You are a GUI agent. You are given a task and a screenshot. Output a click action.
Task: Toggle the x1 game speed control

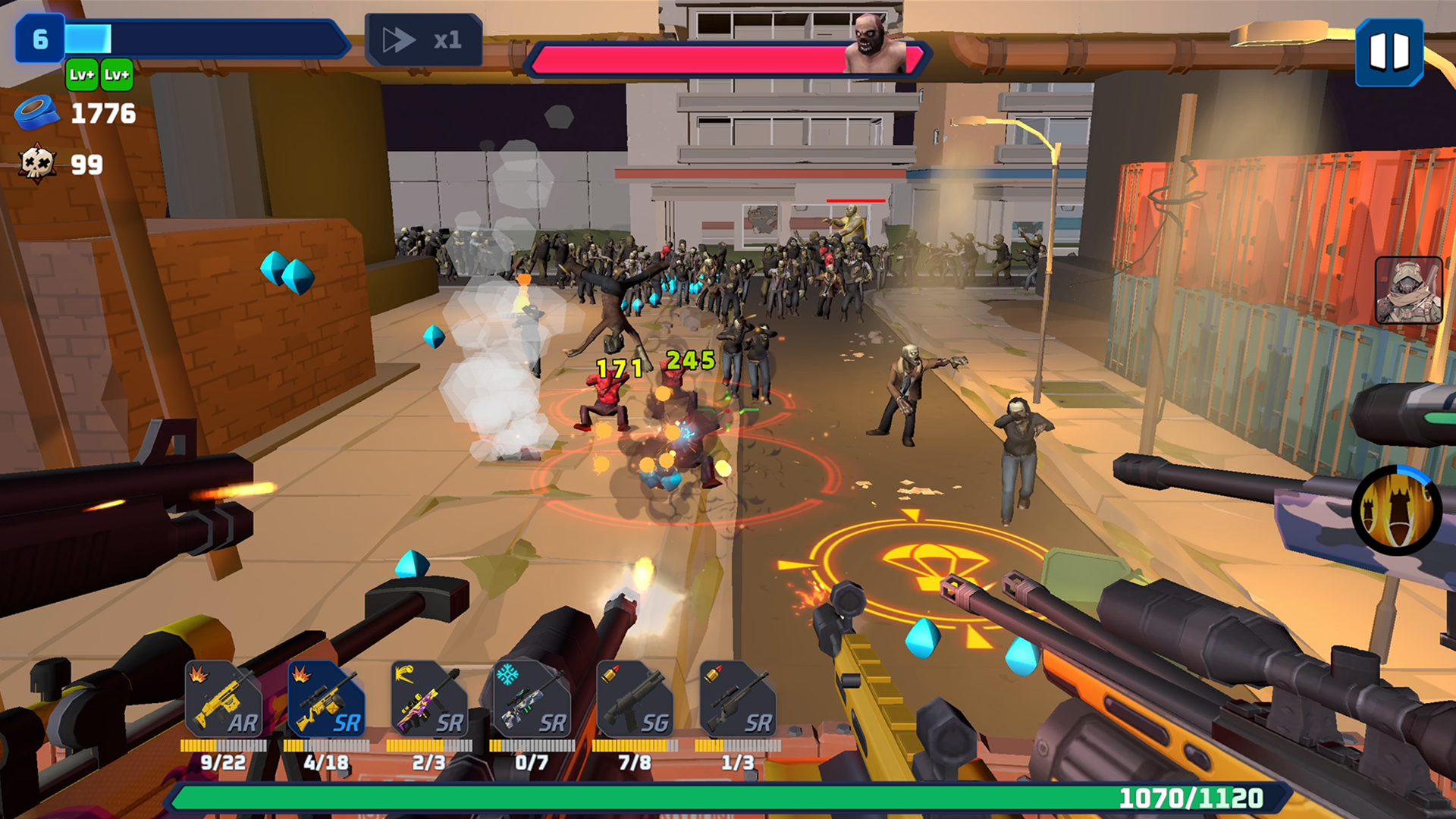coord(423,40)
